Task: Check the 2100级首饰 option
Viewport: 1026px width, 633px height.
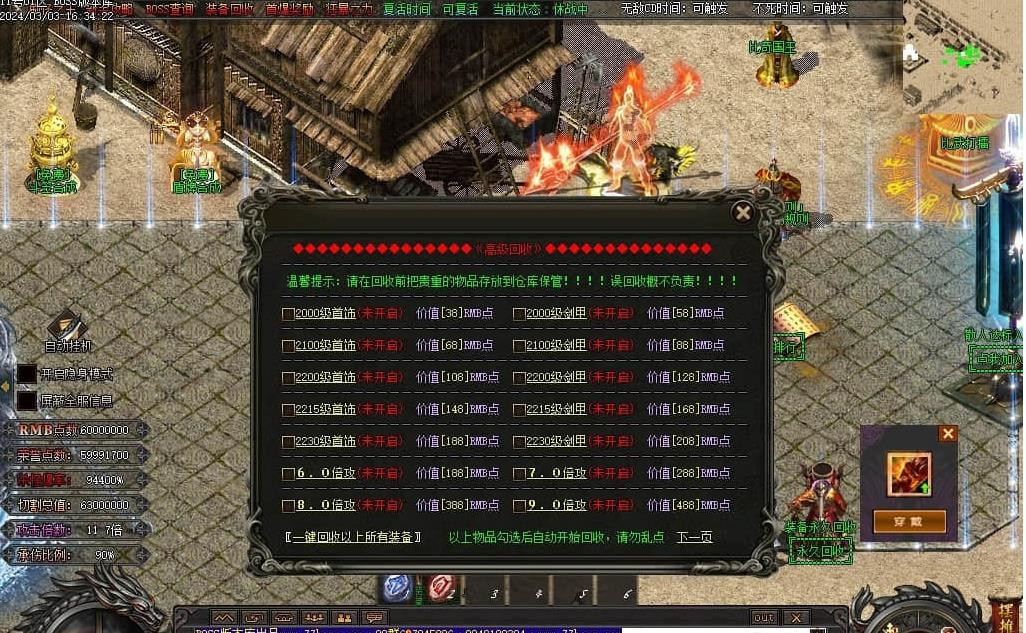Action: coord(288,346)
